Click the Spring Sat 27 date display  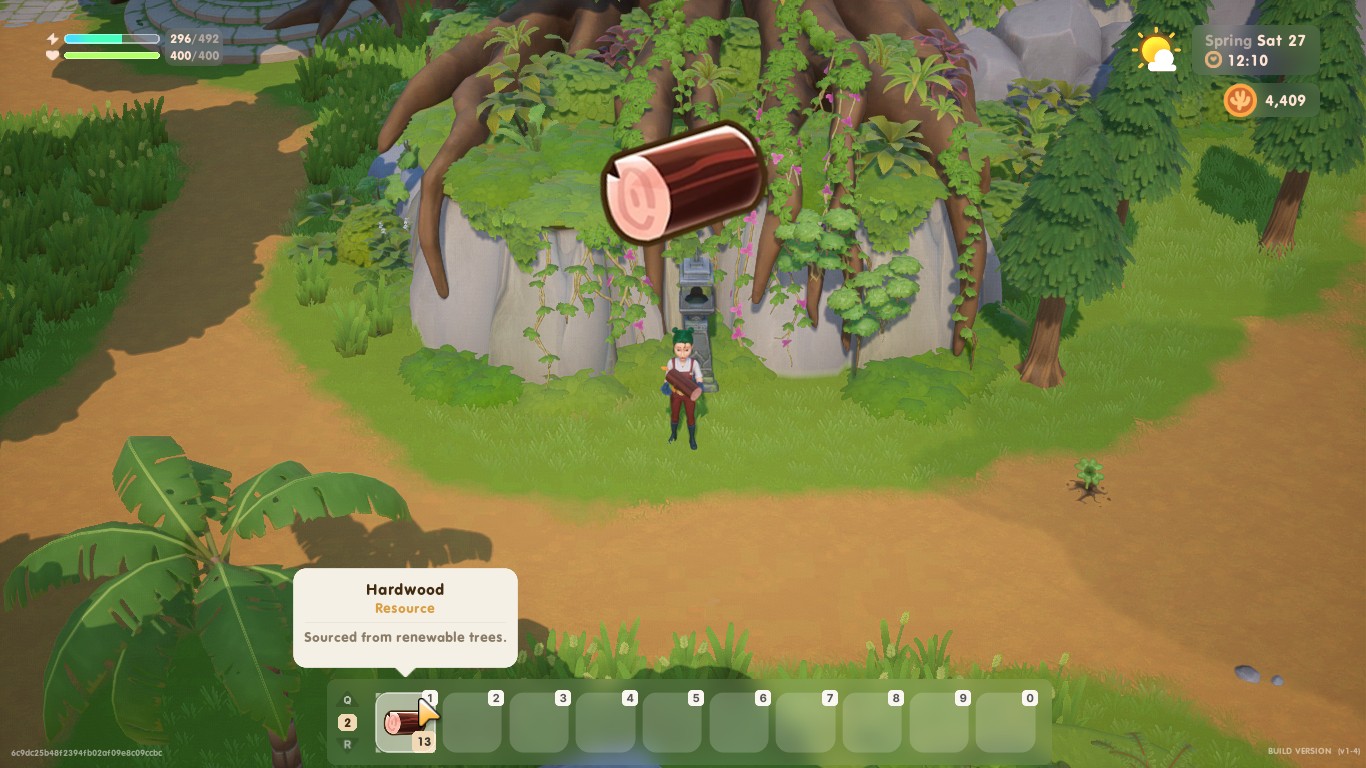tap(1254, 40)
